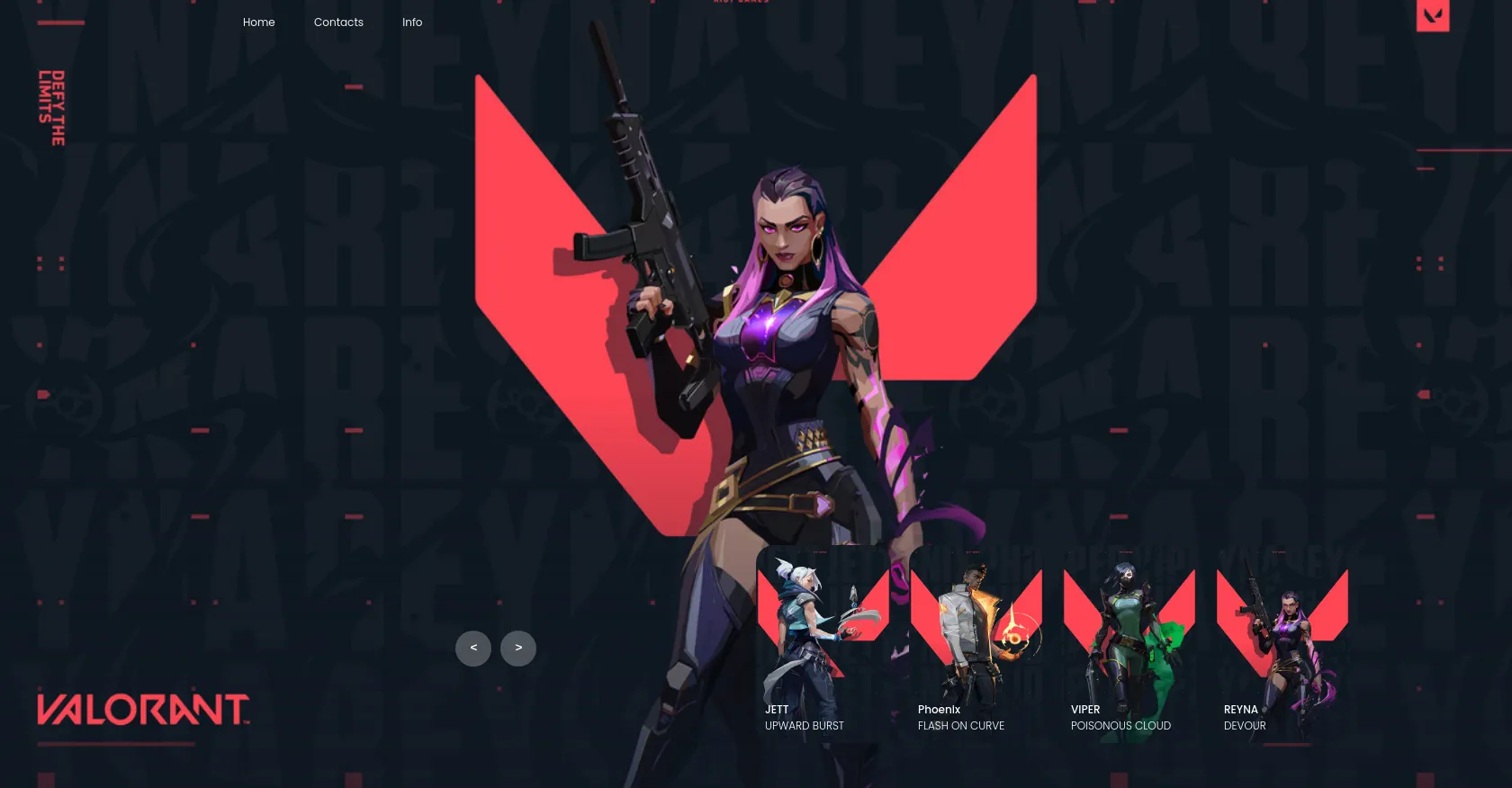The image size is (1512, 788).
Task: Go to the Contacts page
Action: point(338,22)
